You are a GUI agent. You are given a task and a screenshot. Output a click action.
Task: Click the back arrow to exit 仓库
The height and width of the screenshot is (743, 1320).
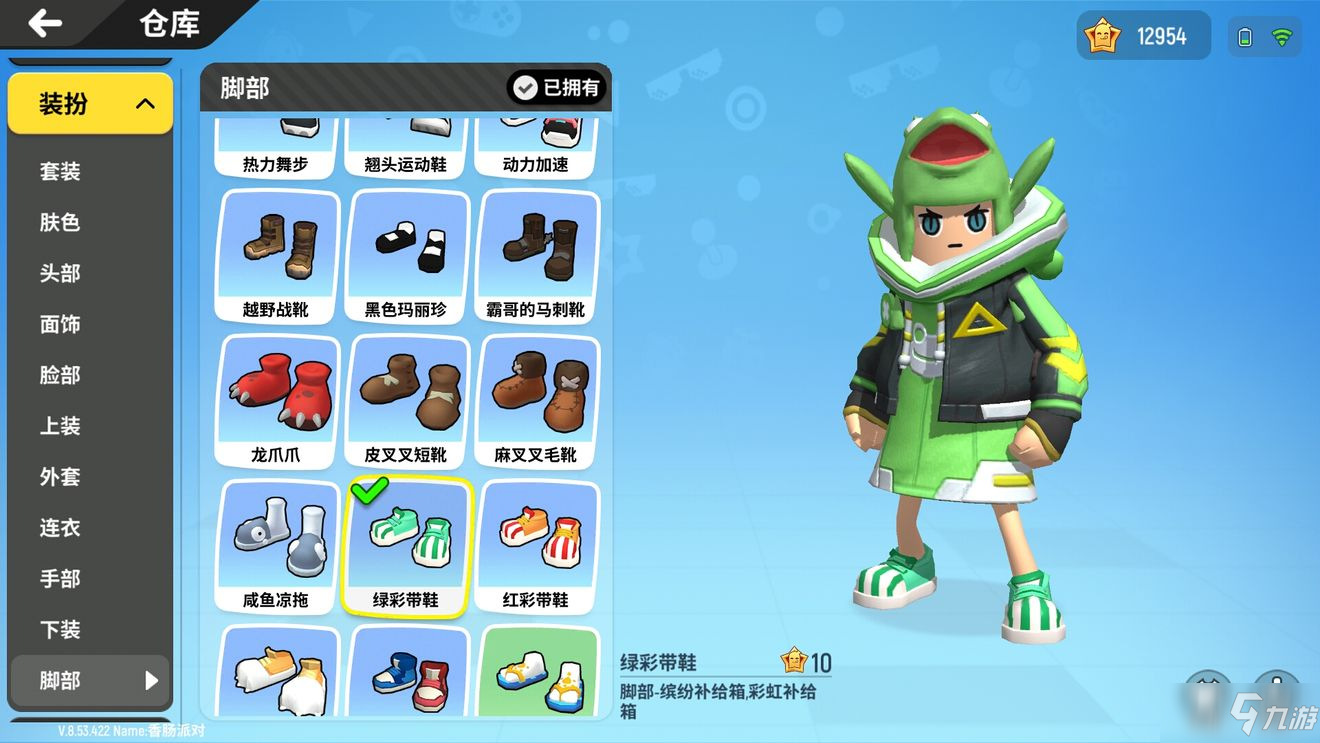click(x=45, y=25)
